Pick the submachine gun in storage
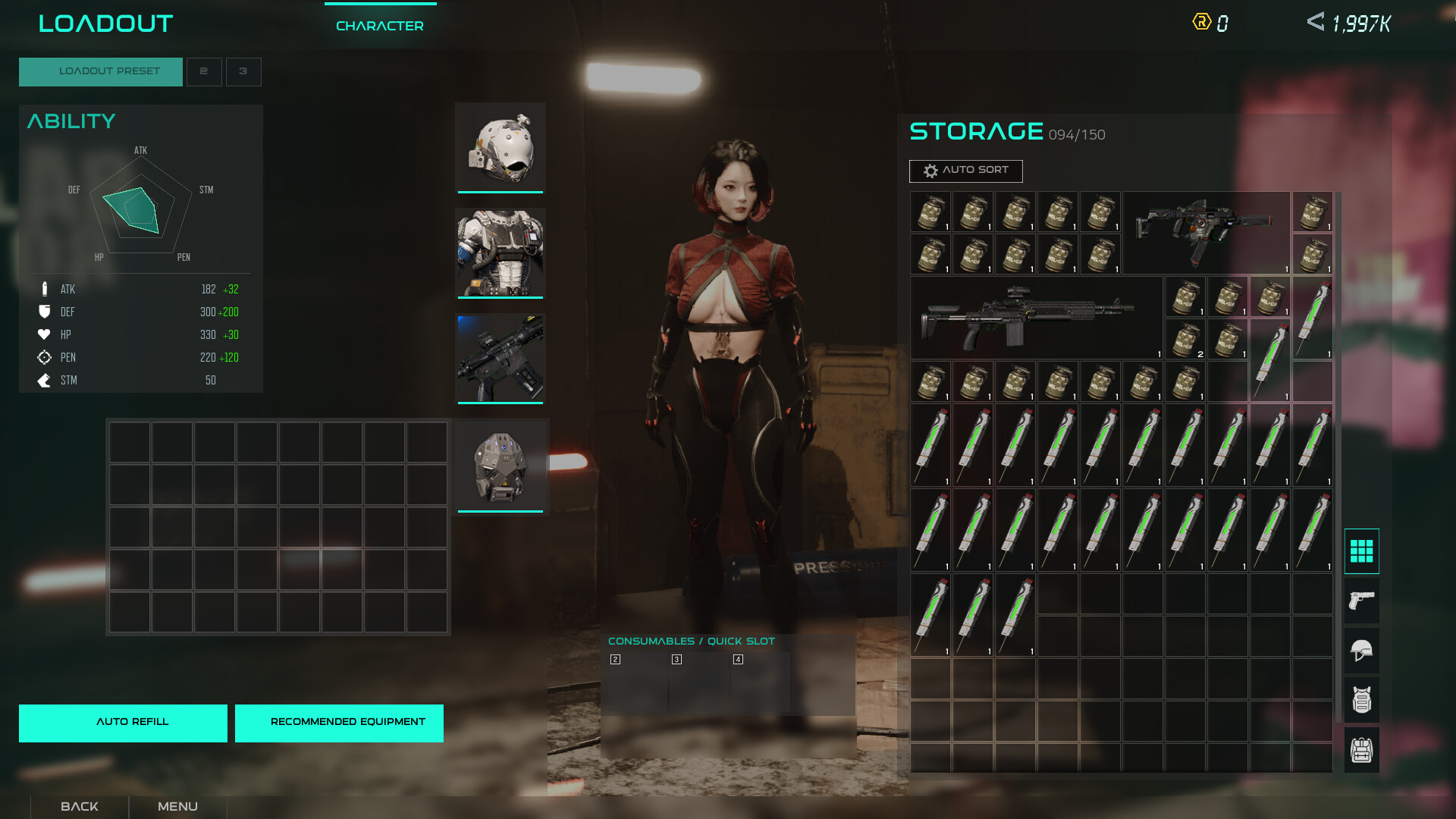Image resolution: width=1456 pixels, height=819 pixels. point(1204,231)
